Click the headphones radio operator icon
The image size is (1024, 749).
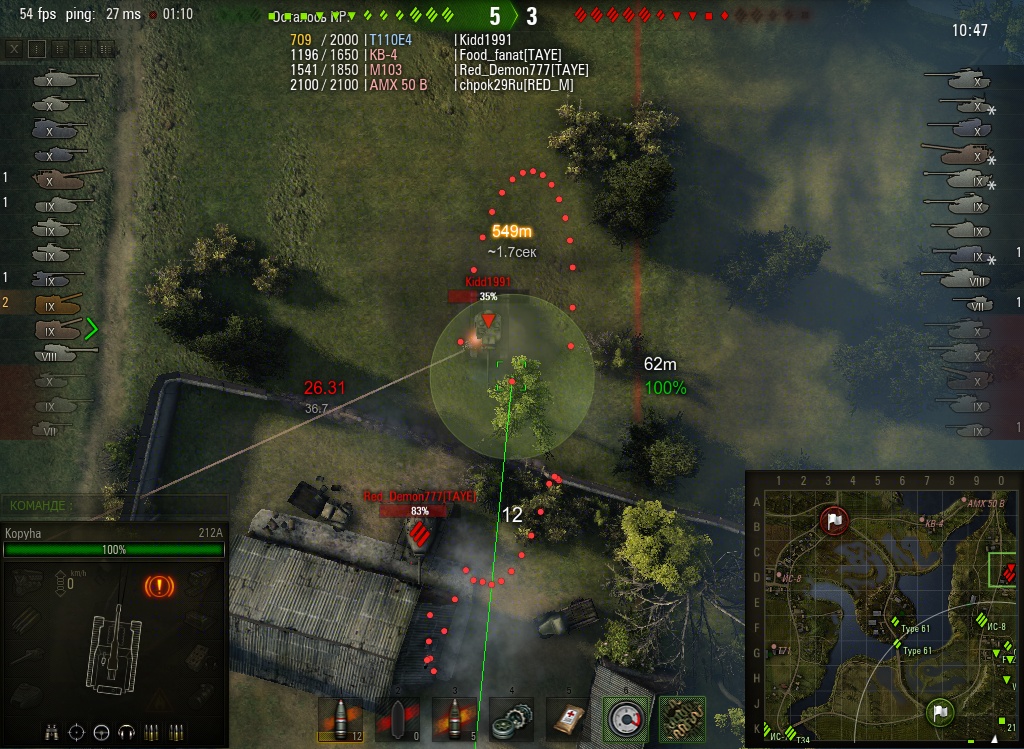[126, 732]
